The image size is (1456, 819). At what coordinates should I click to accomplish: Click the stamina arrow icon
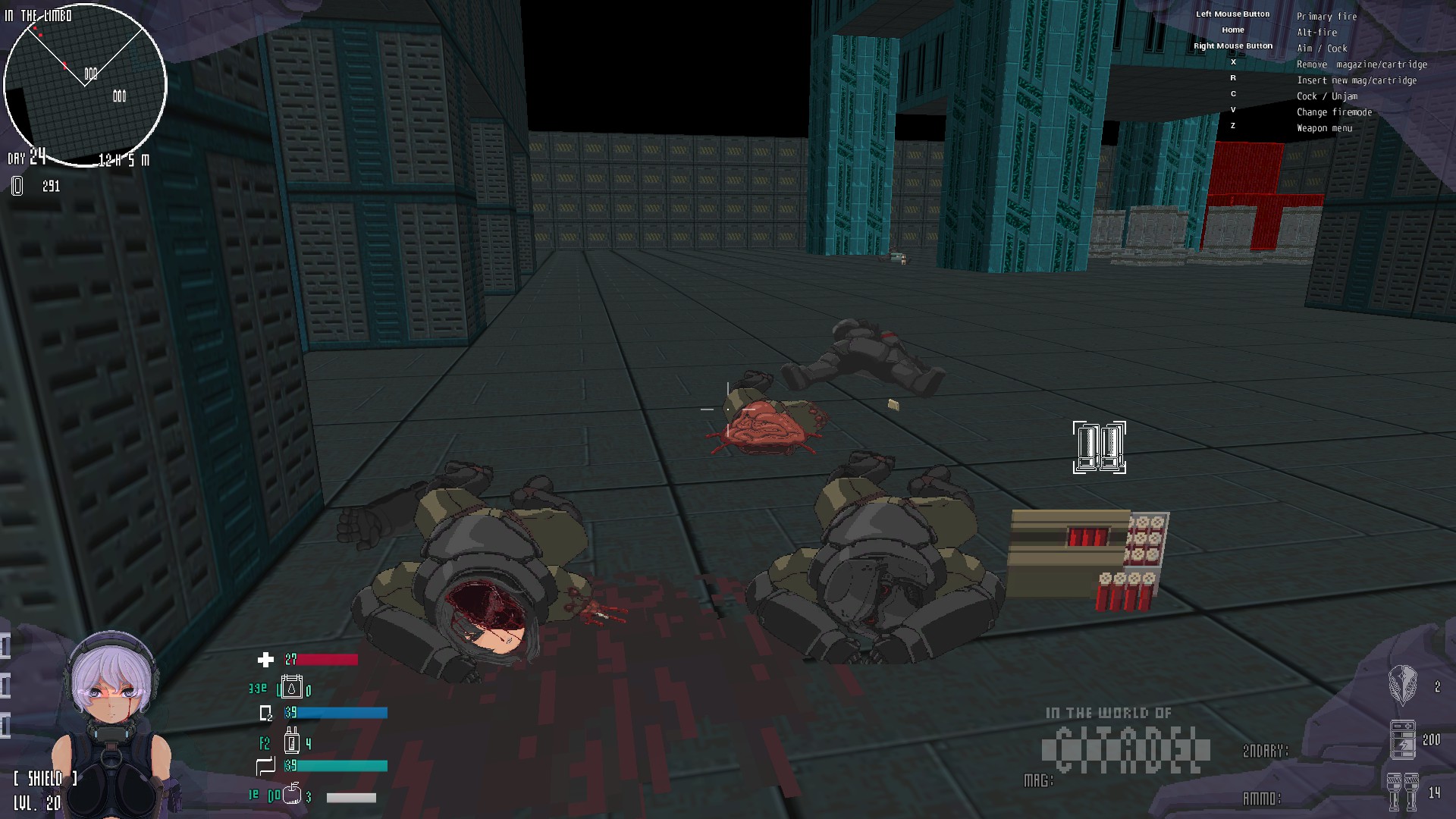pos(265,767)
